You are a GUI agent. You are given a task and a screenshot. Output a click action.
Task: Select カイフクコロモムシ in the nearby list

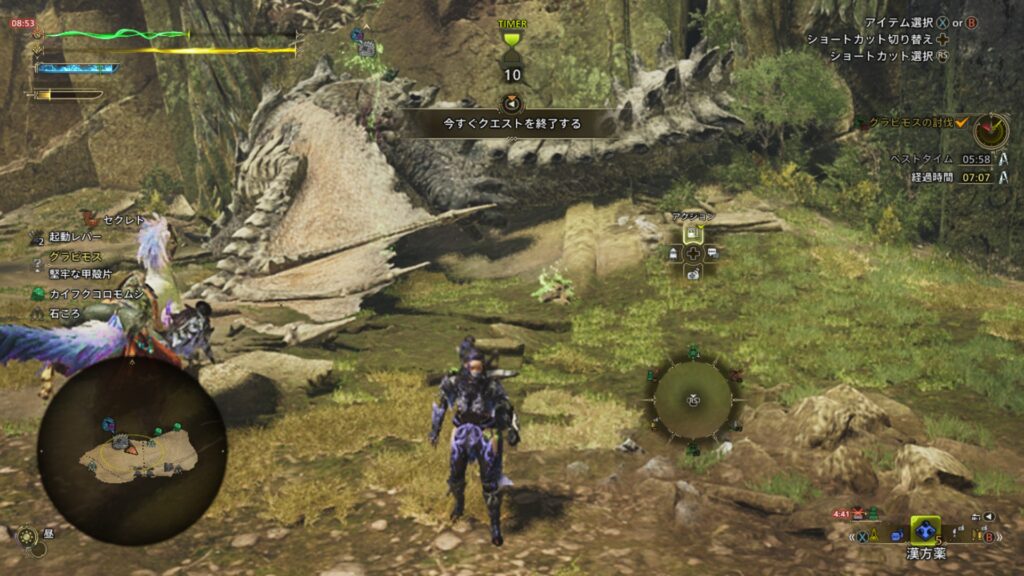96,294
